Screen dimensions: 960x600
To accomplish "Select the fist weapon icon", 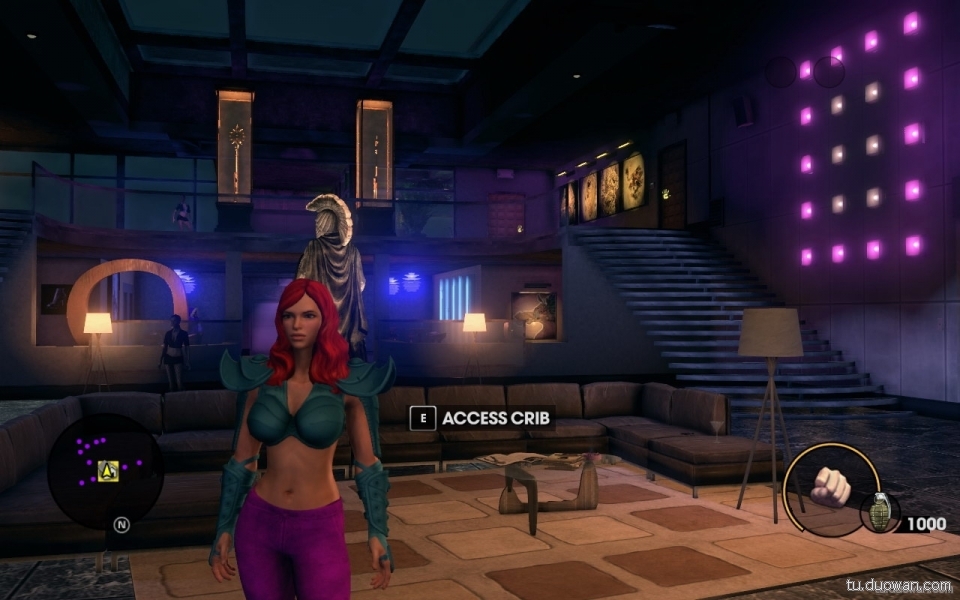I will 829,486.
